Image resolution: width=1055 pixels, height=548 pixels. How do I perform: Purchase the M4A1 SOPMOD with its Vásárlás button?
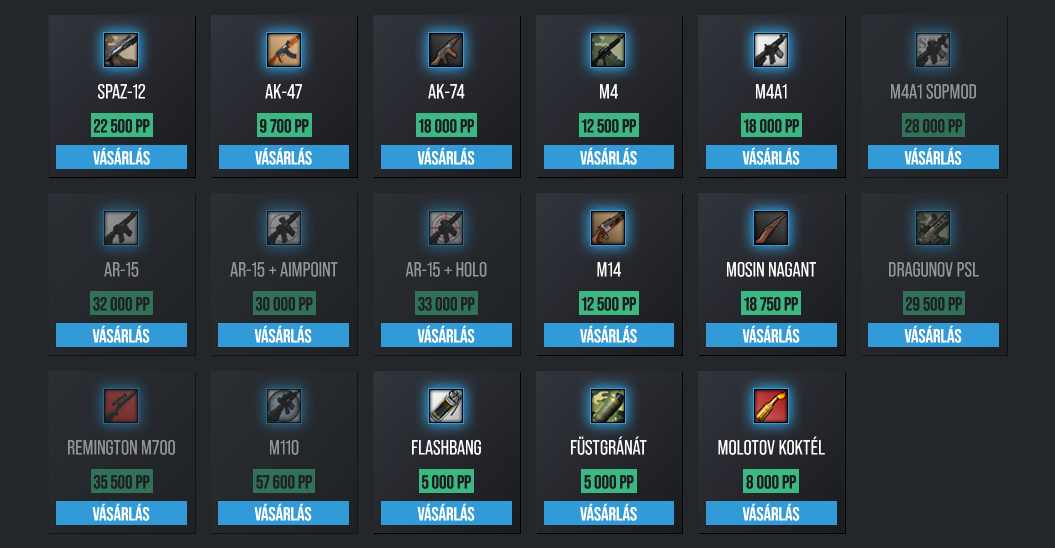[933, 157]
